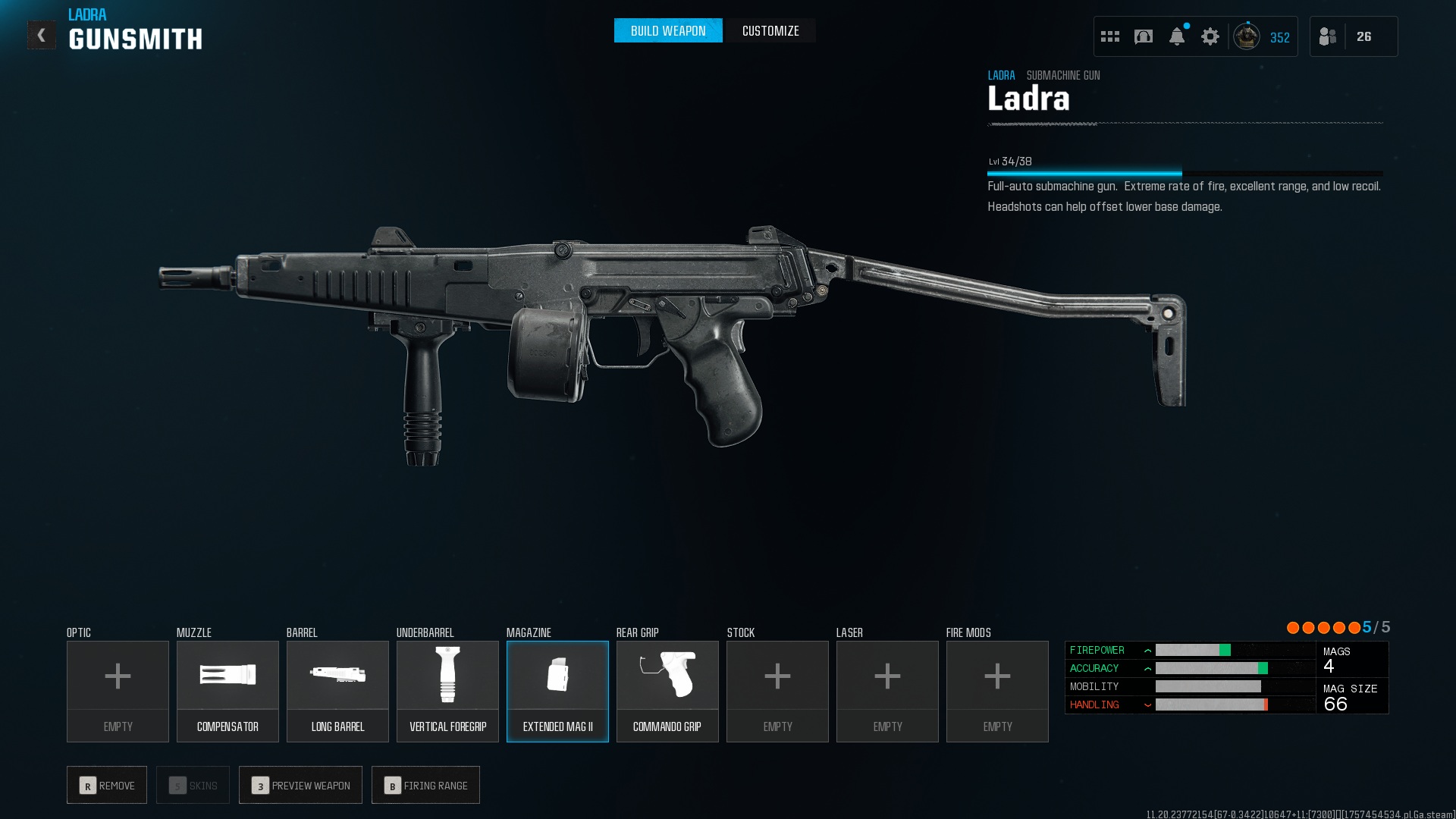Open the notifications bell
Viewport: 1456px width, 819px height.
point(1177,36)
